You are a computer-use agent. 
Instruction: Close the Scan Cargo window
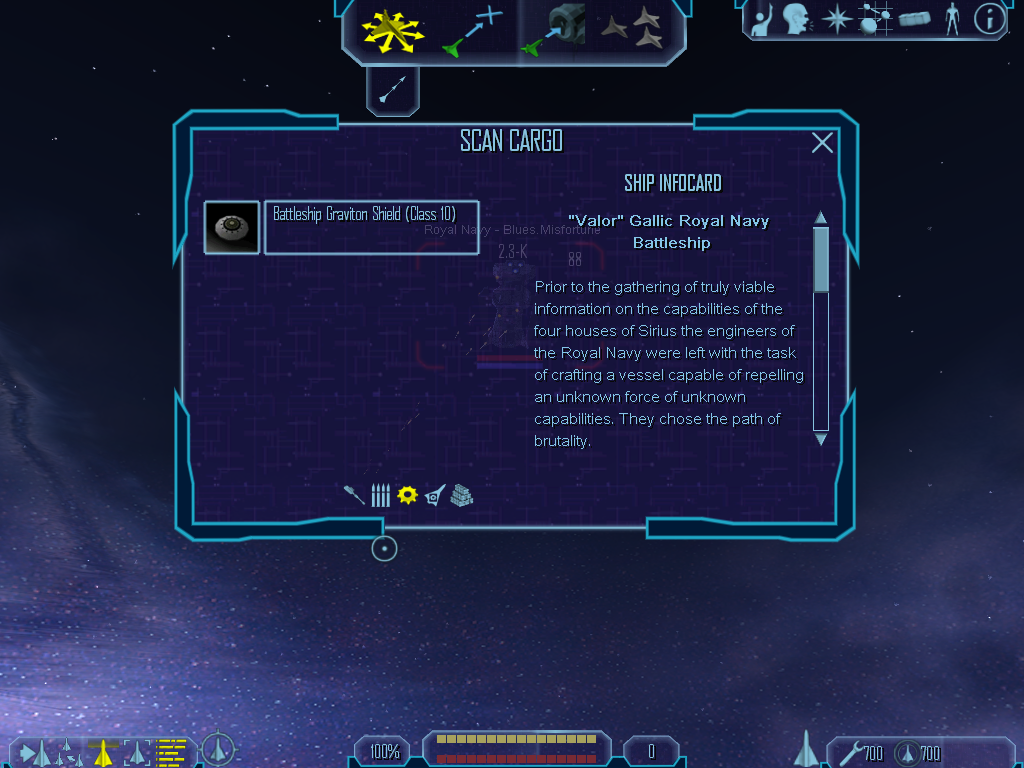click(x=822, y=143)
